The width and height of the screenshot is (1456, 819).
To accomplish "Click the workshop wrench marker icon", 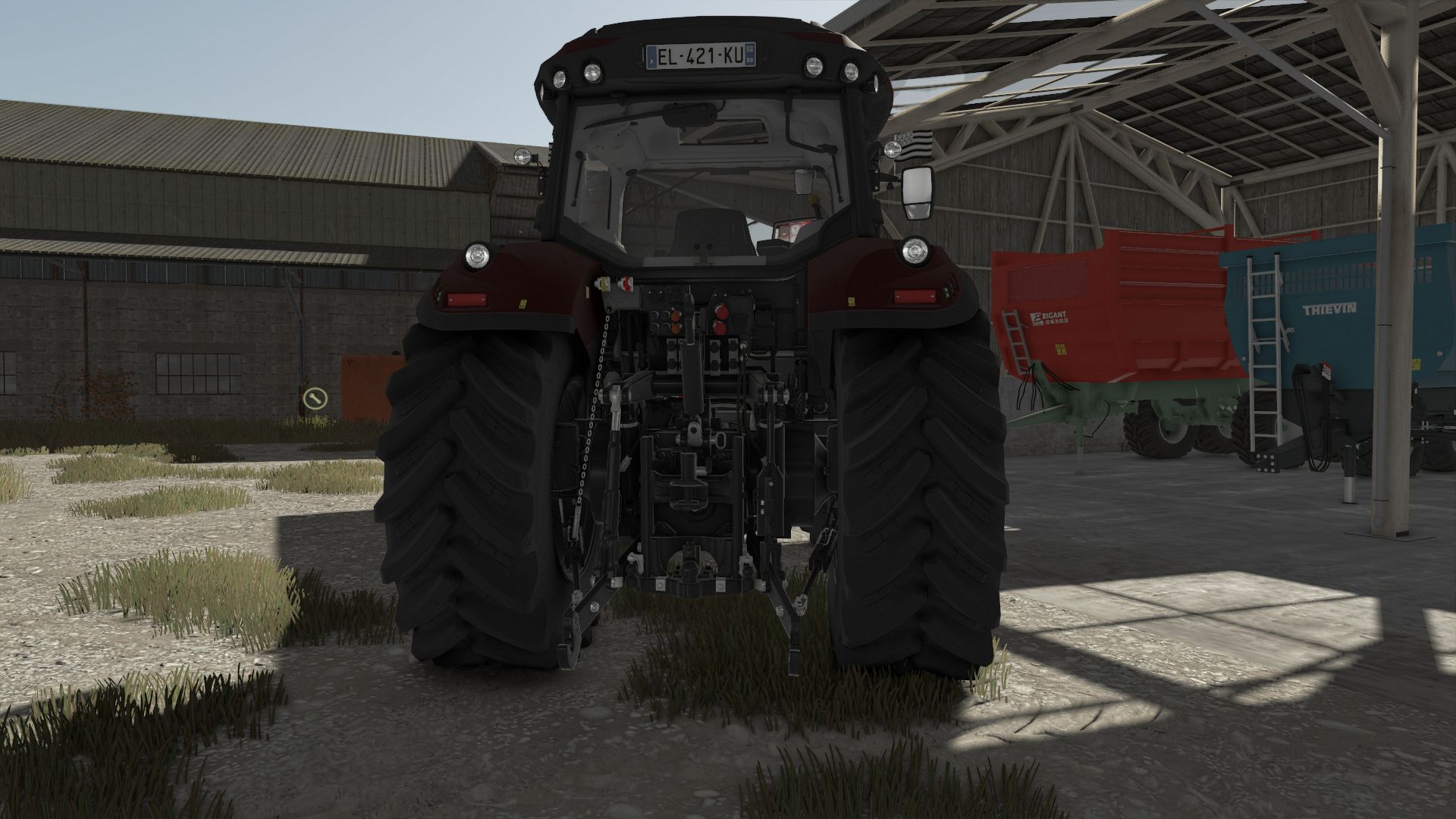I will (x=314, y=397).
